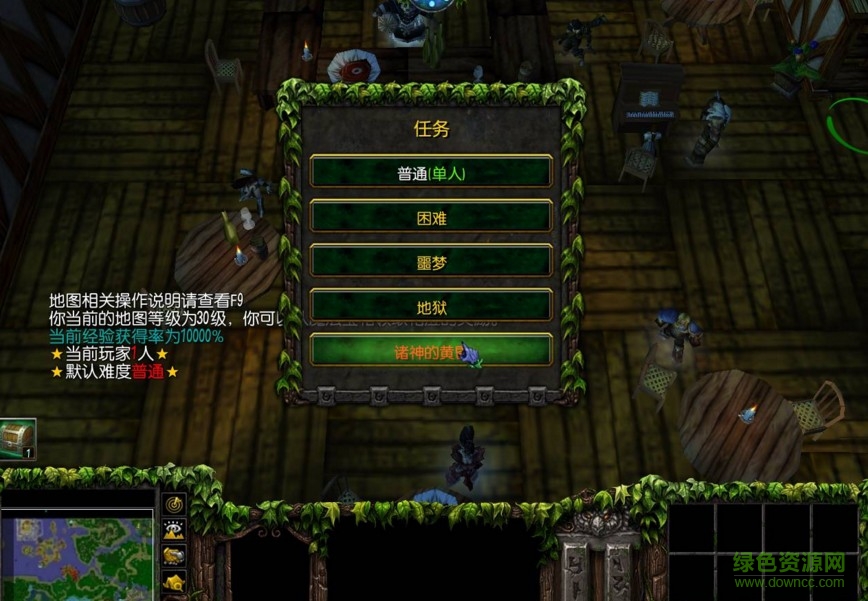Activate the minimap signal ping button
This screenshot has height=601, width=868.
[174, 505]
